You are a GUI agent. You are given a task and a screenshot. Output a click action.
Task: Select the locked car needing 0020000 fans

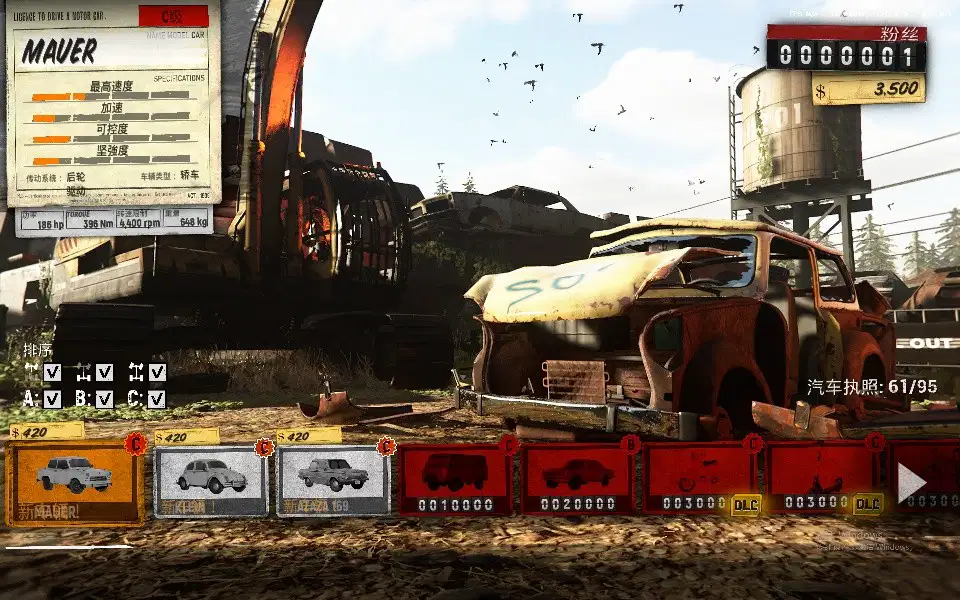(577, 480)
